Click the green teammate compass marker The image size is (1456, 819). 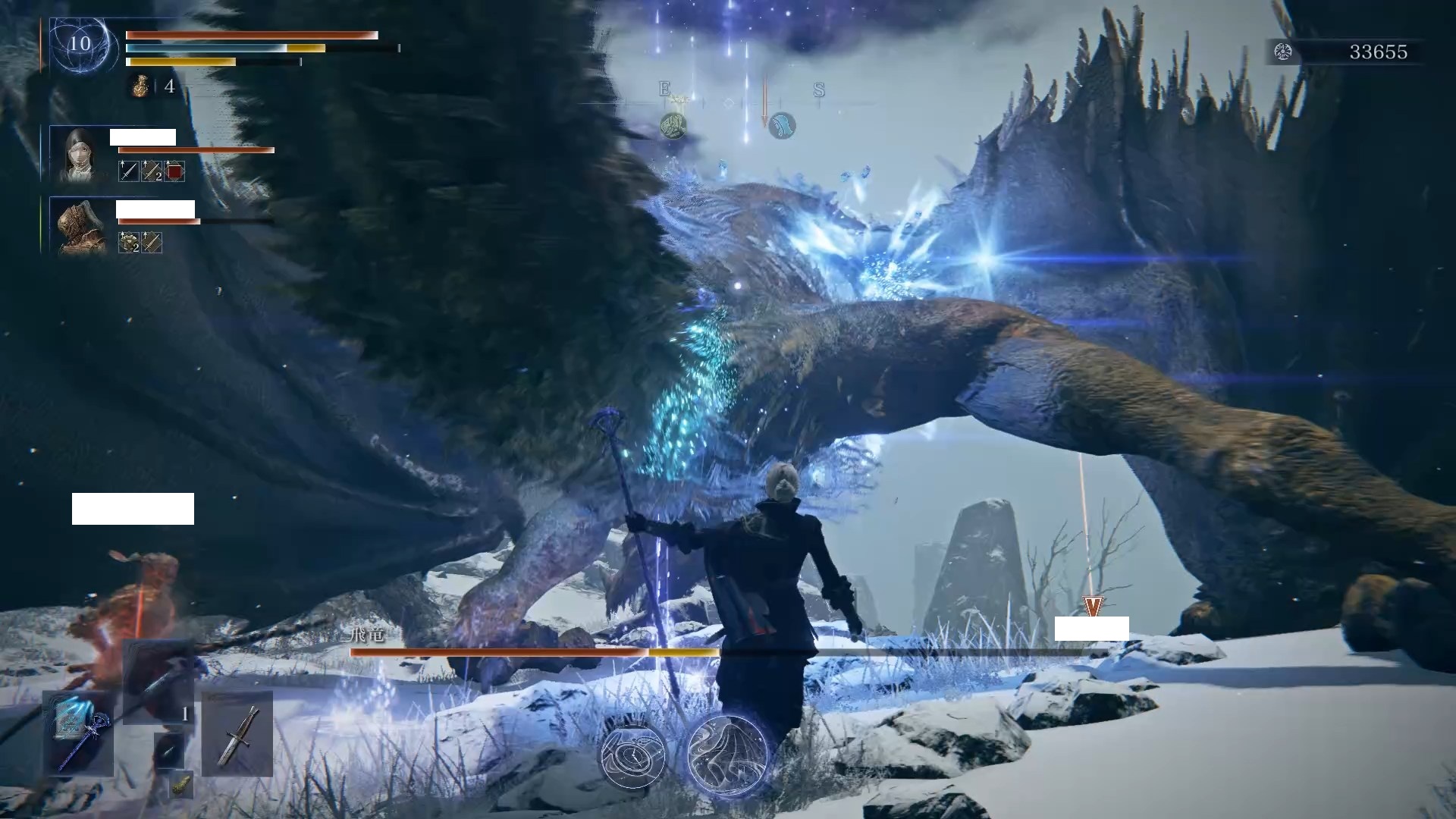(673, 125)
